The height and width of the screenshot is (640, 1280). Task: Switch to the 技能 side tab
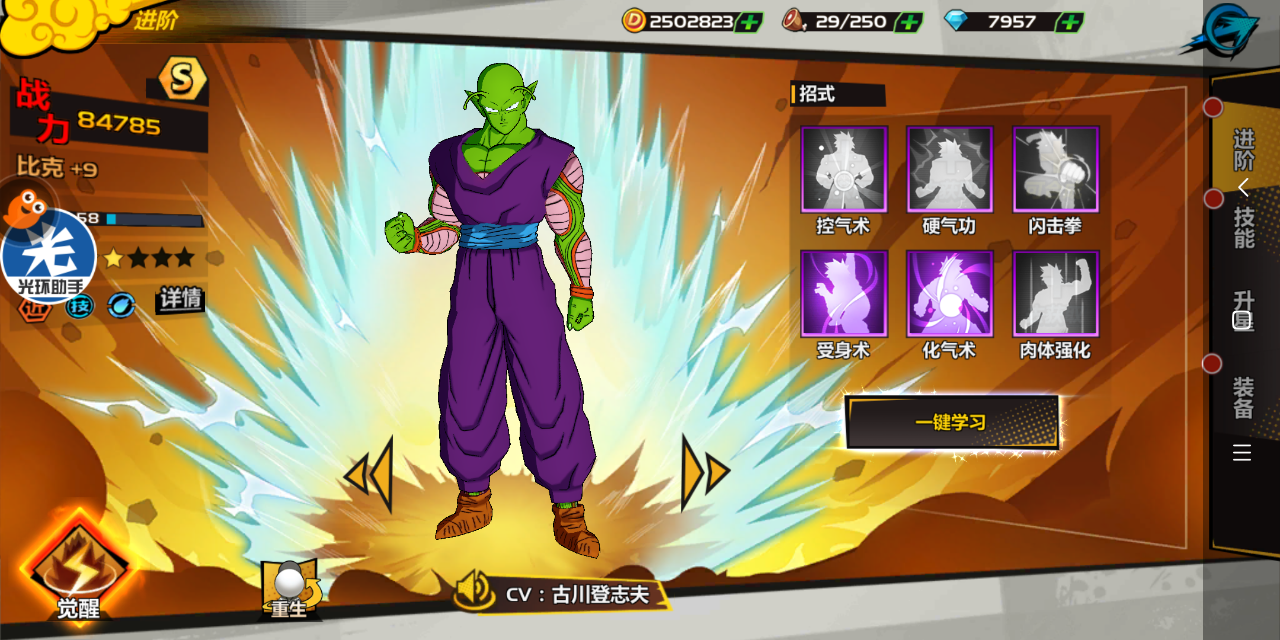(1243, 227)
